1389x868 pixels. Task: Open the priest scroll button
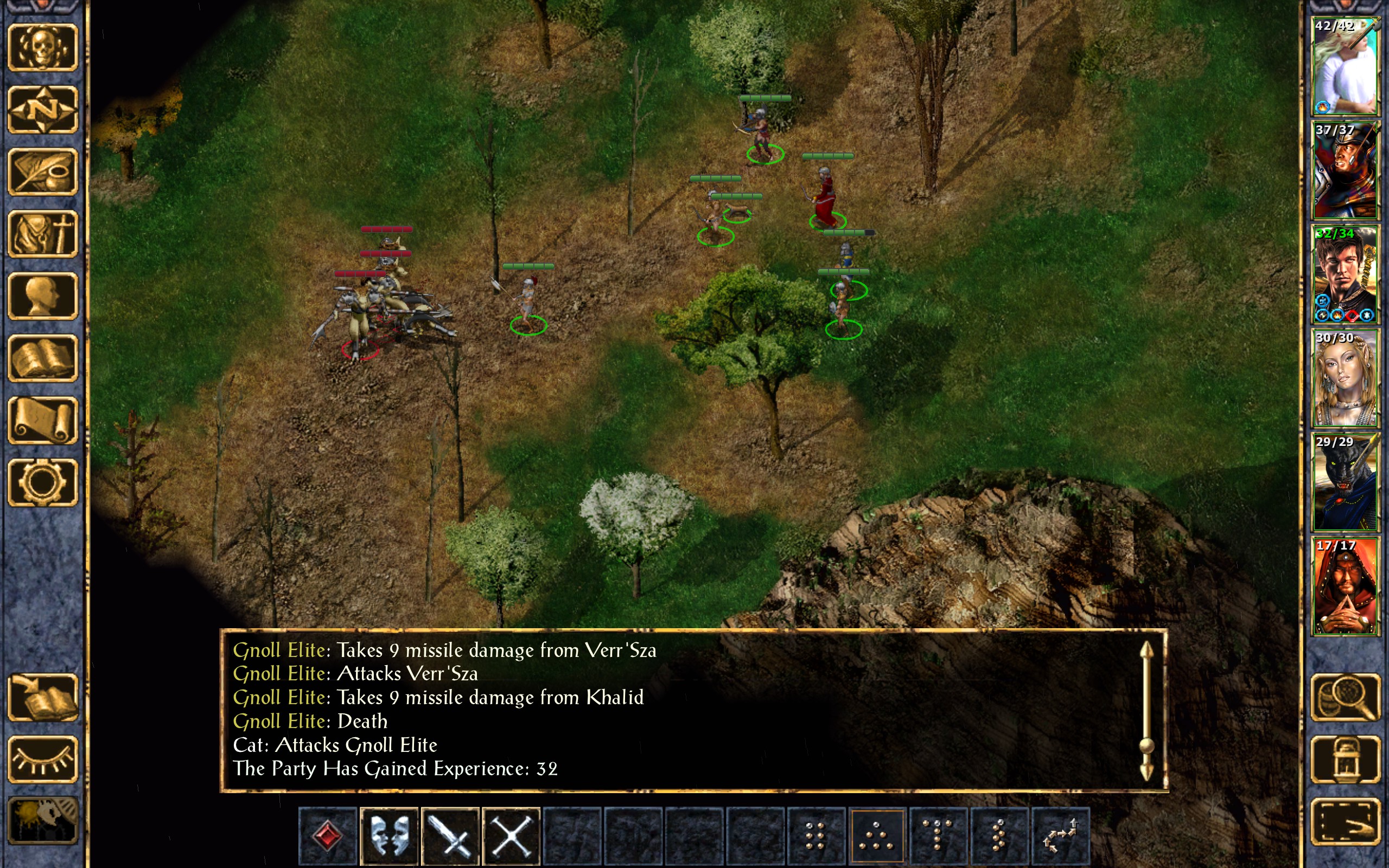[42, 420]
